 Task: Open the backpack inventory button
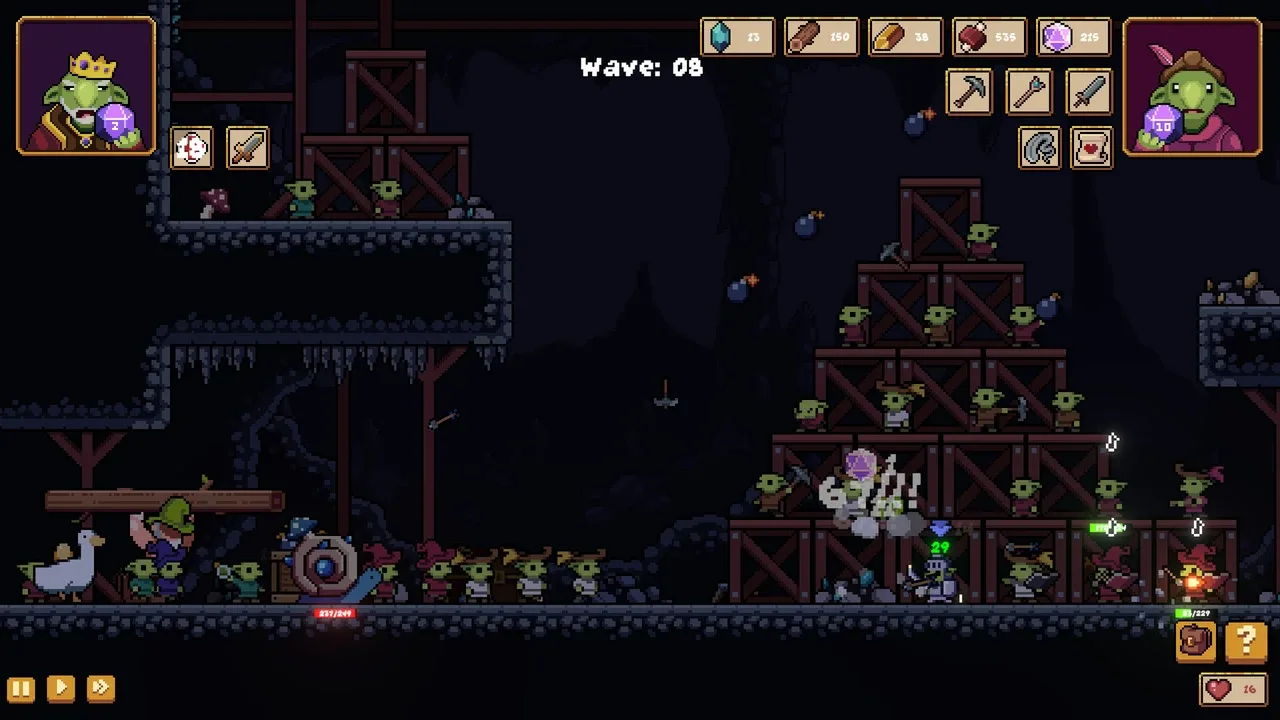(1196, 641)
